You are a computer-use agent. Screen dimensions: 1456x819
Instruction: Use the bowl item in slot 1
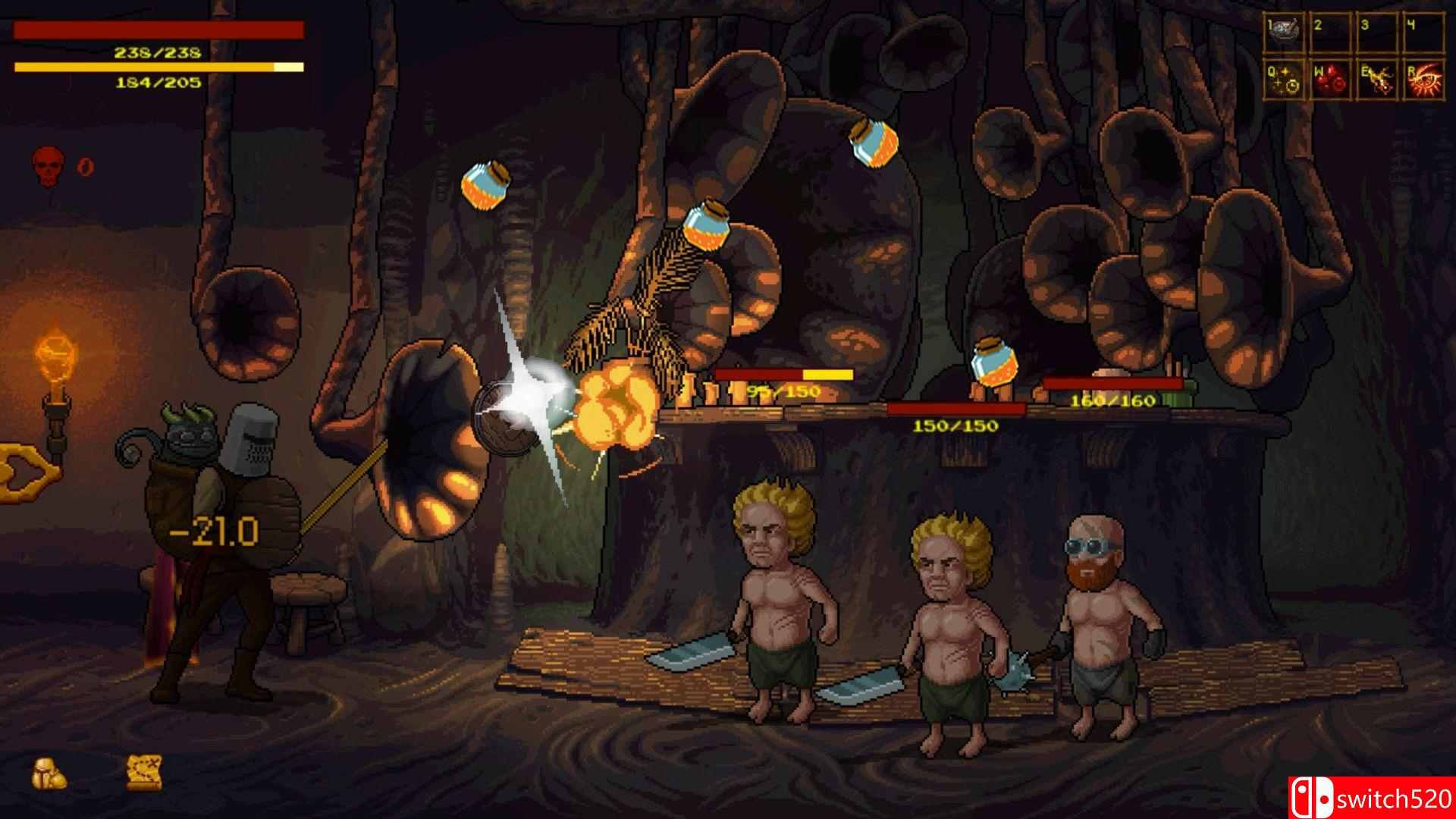tap(1283, 33)
